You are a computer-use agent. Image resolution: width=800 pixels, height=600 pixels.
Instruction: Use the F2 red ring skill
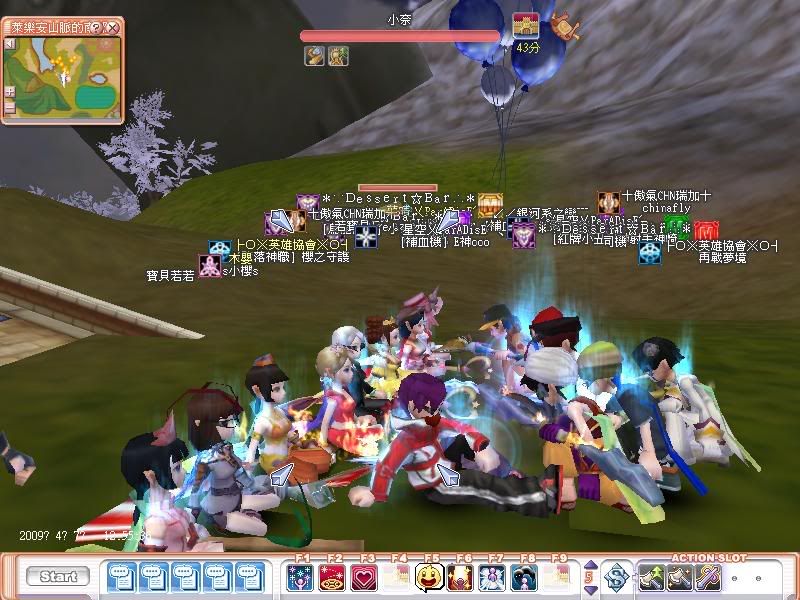(332, 577)
